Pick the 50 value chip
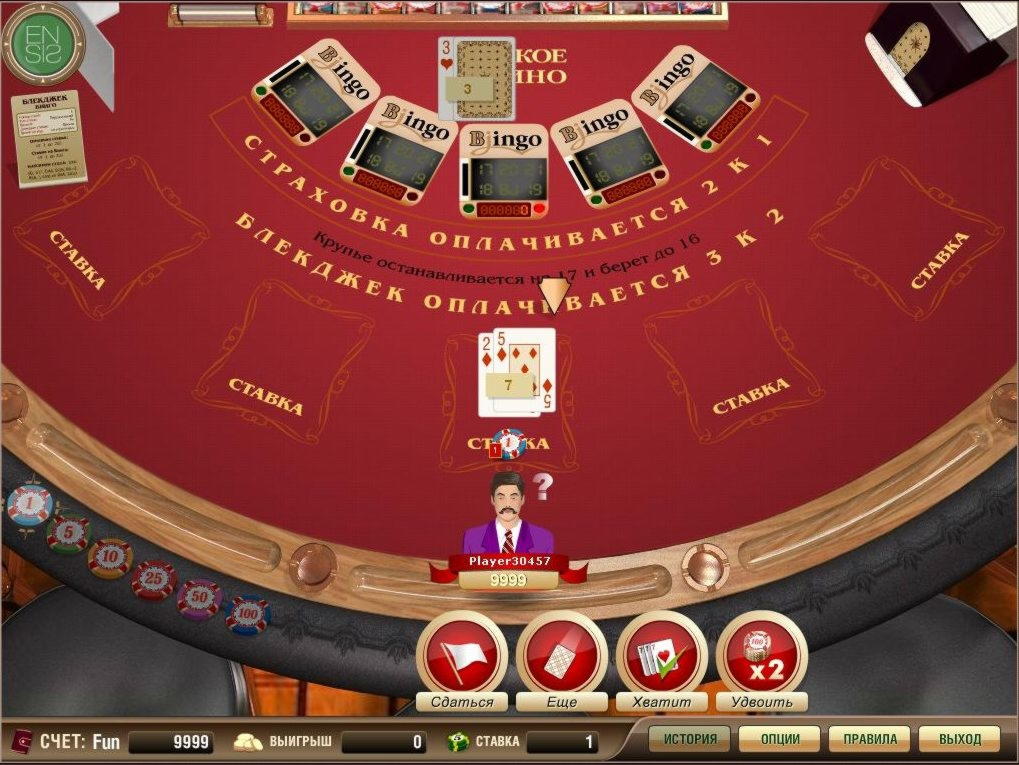The image size is (1019, 765). pyautogui.click(x=199, y=599)
